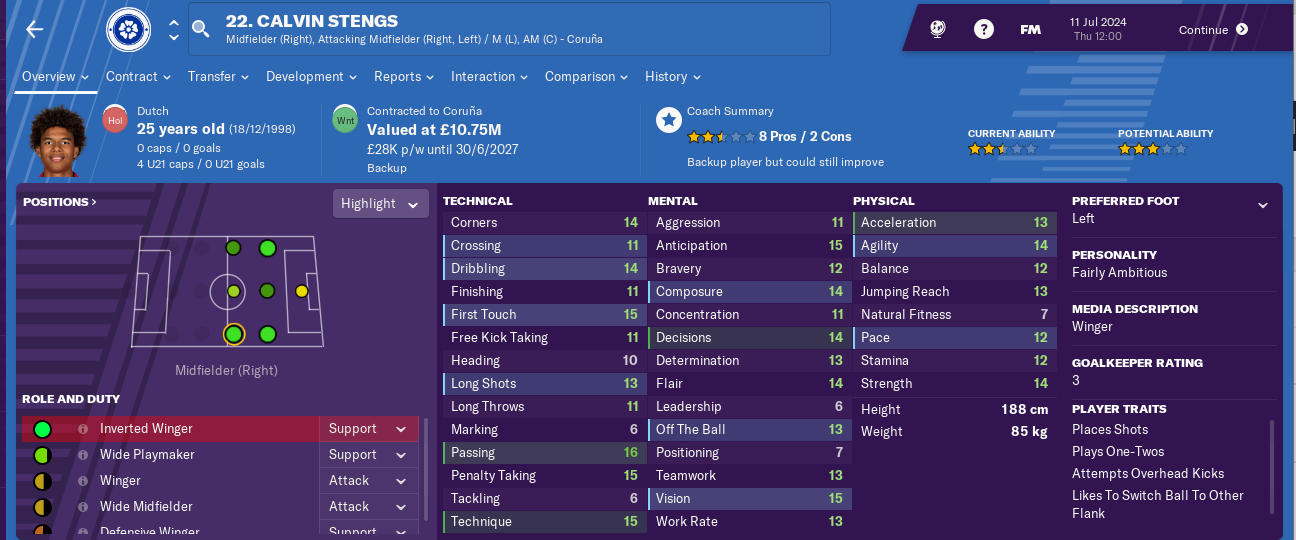Change the Wide Playmaker duty dropdown
Viewport: 1296px width, 540px height.
368,455
